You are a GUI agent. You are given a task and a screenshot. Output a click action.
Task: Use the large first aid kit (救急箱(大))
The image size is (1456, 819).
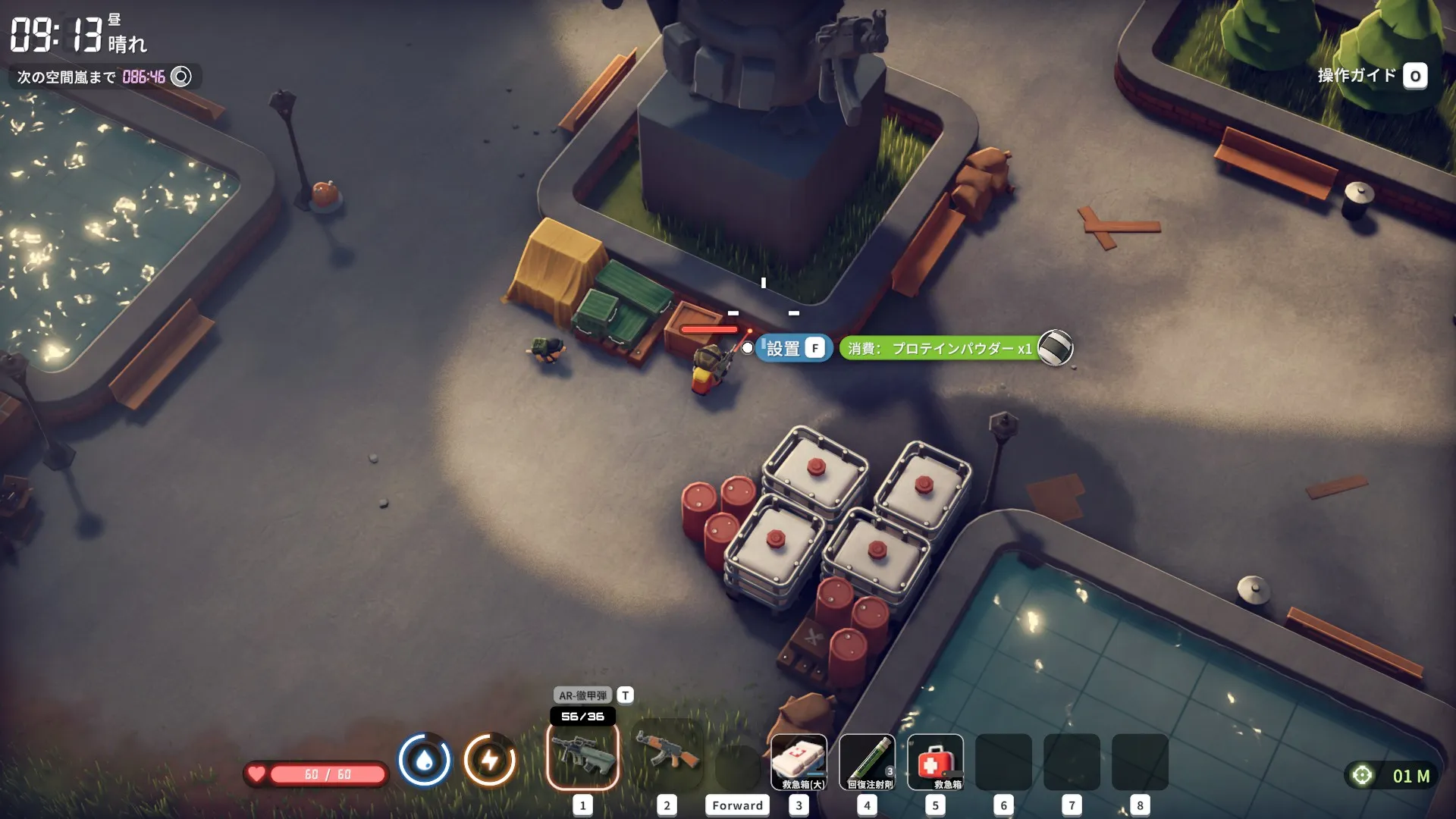(799, 761)
